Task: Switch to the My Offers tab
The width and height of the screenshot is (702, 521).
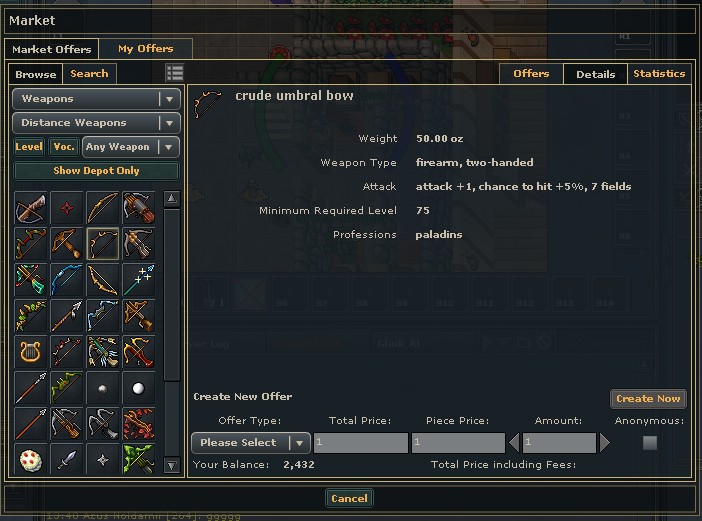Action: (145, 48)
